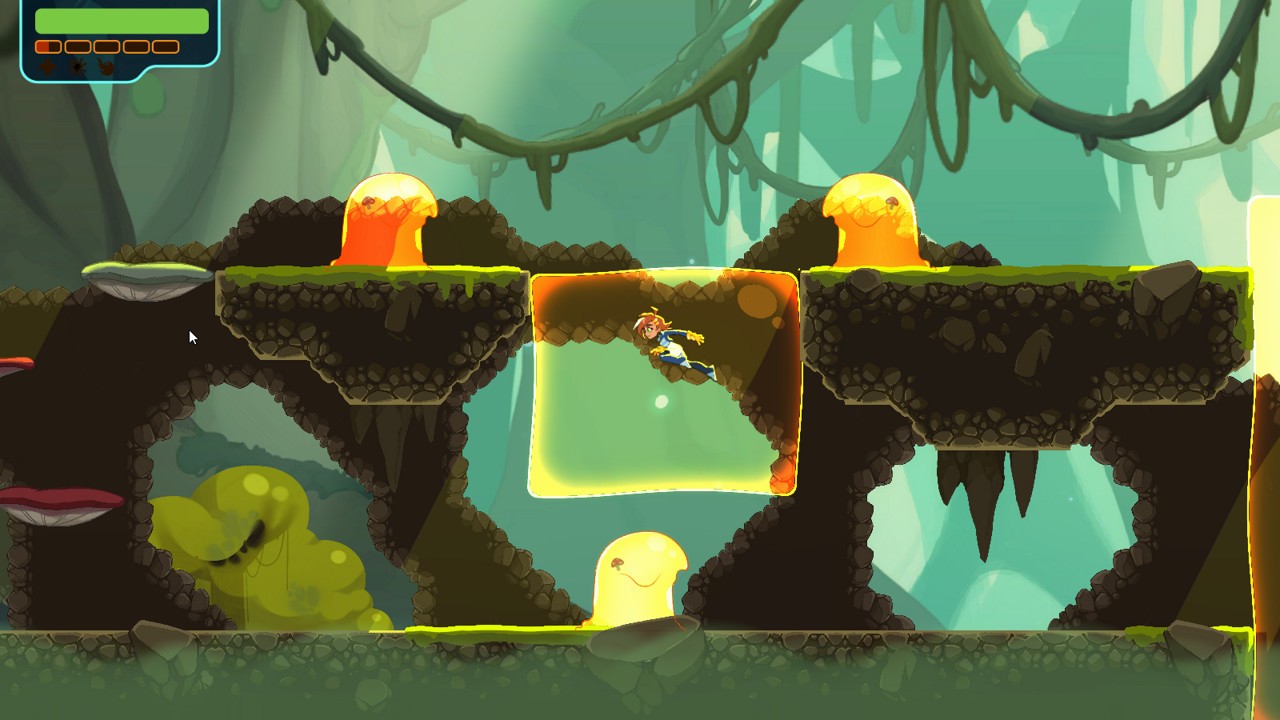Click the green health bar at the top left
The width and height of the screenshot is (1280, 720).
[x=120, y=20]
